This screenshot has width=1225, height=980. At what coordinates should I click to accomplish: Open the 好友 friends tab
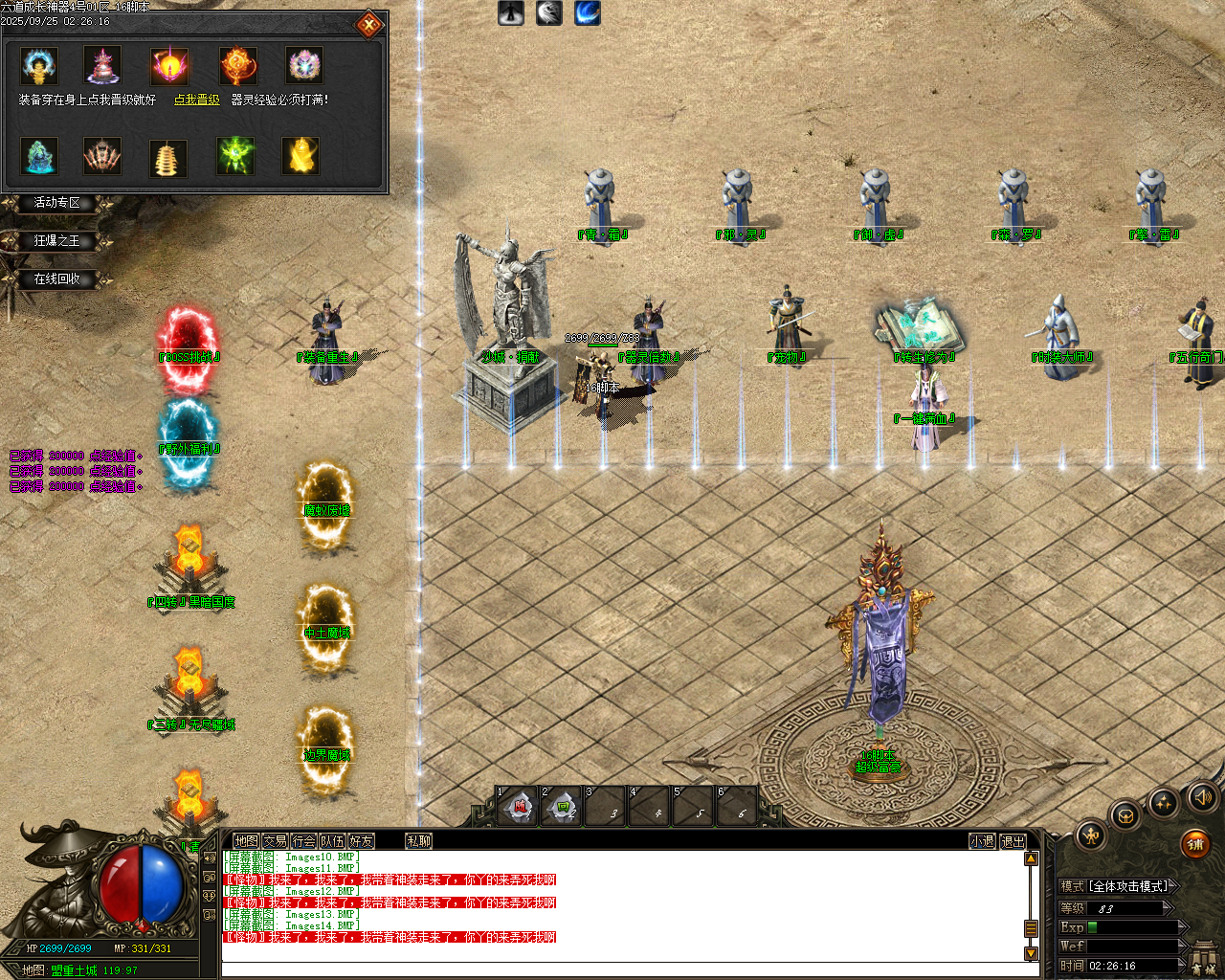pyautogui.click(x=361, y=841)
